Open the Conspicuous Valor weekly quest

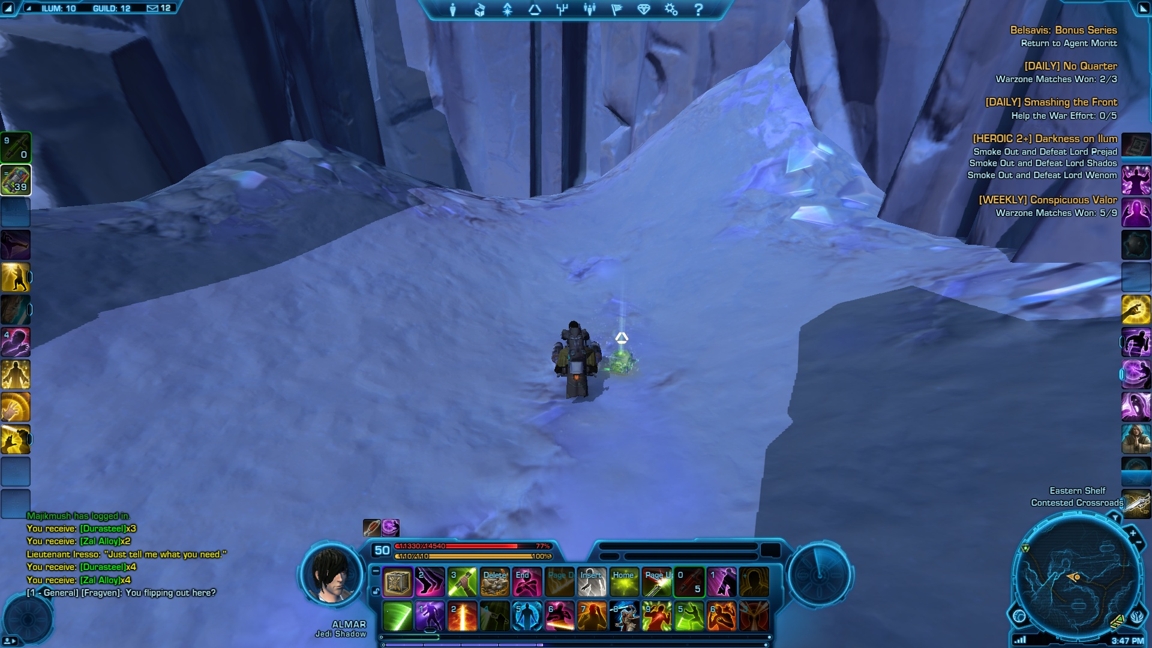(1047, 200)
